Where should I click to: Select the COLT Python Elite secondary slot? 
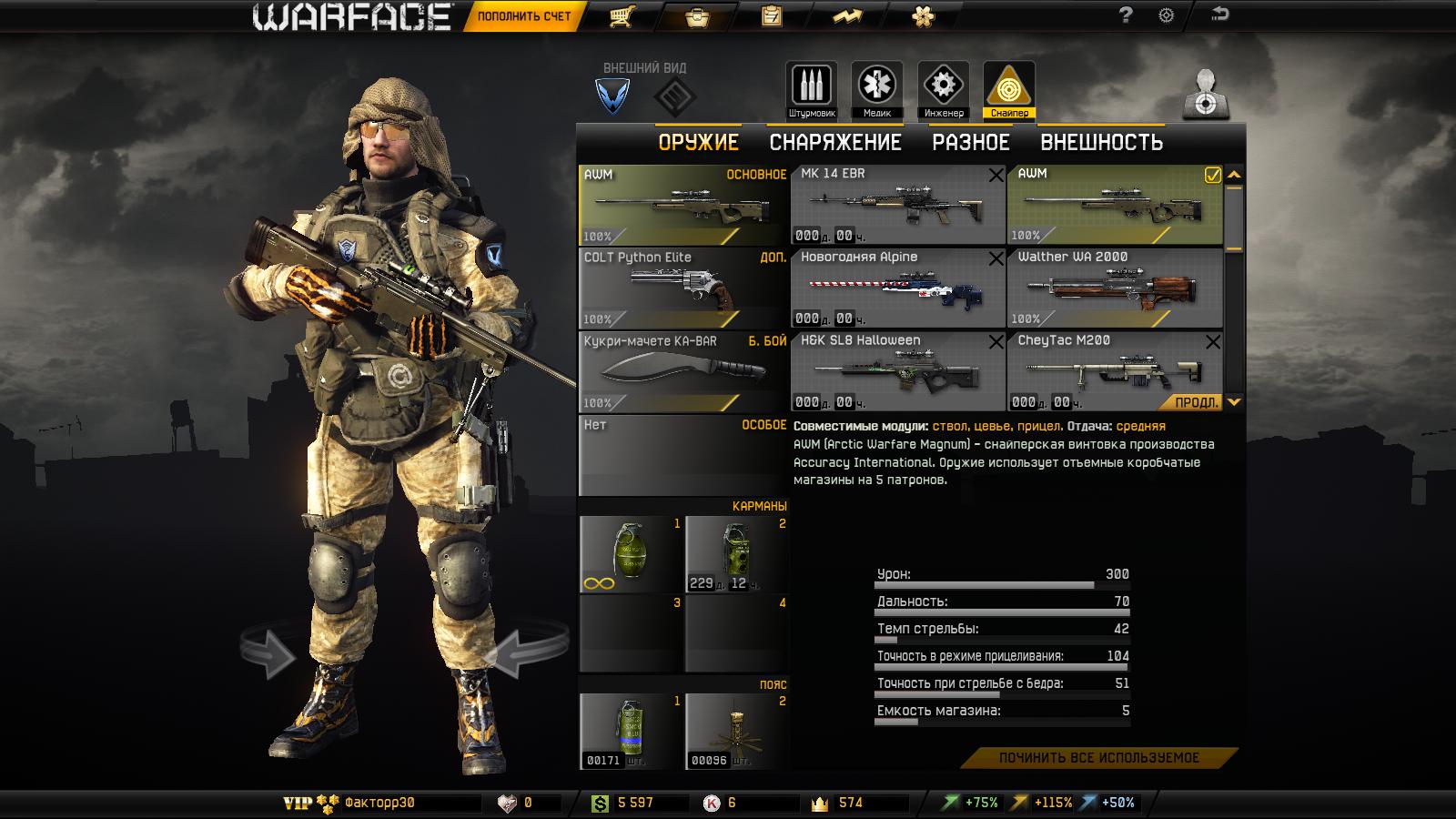(x=682, y=288)
